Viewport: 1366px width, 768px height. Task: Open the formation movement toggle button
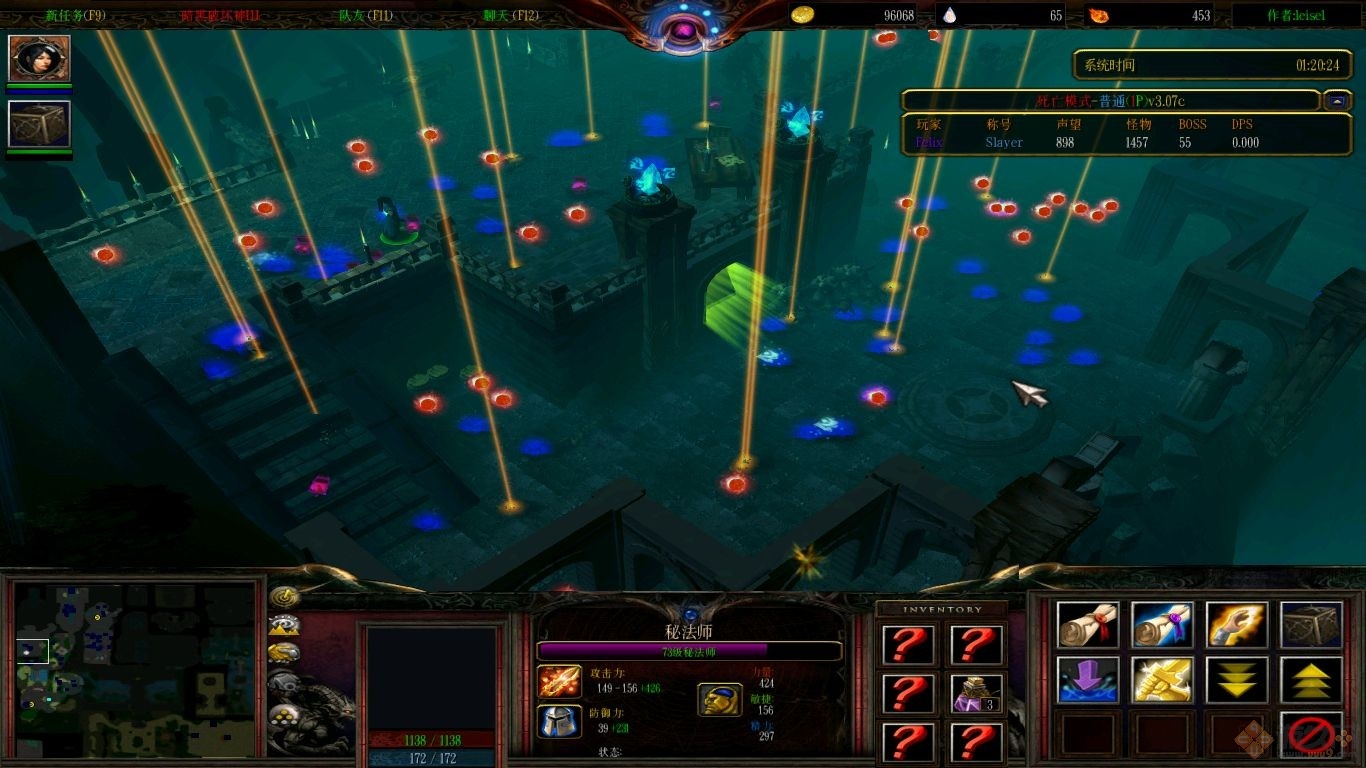click(285, 714)
